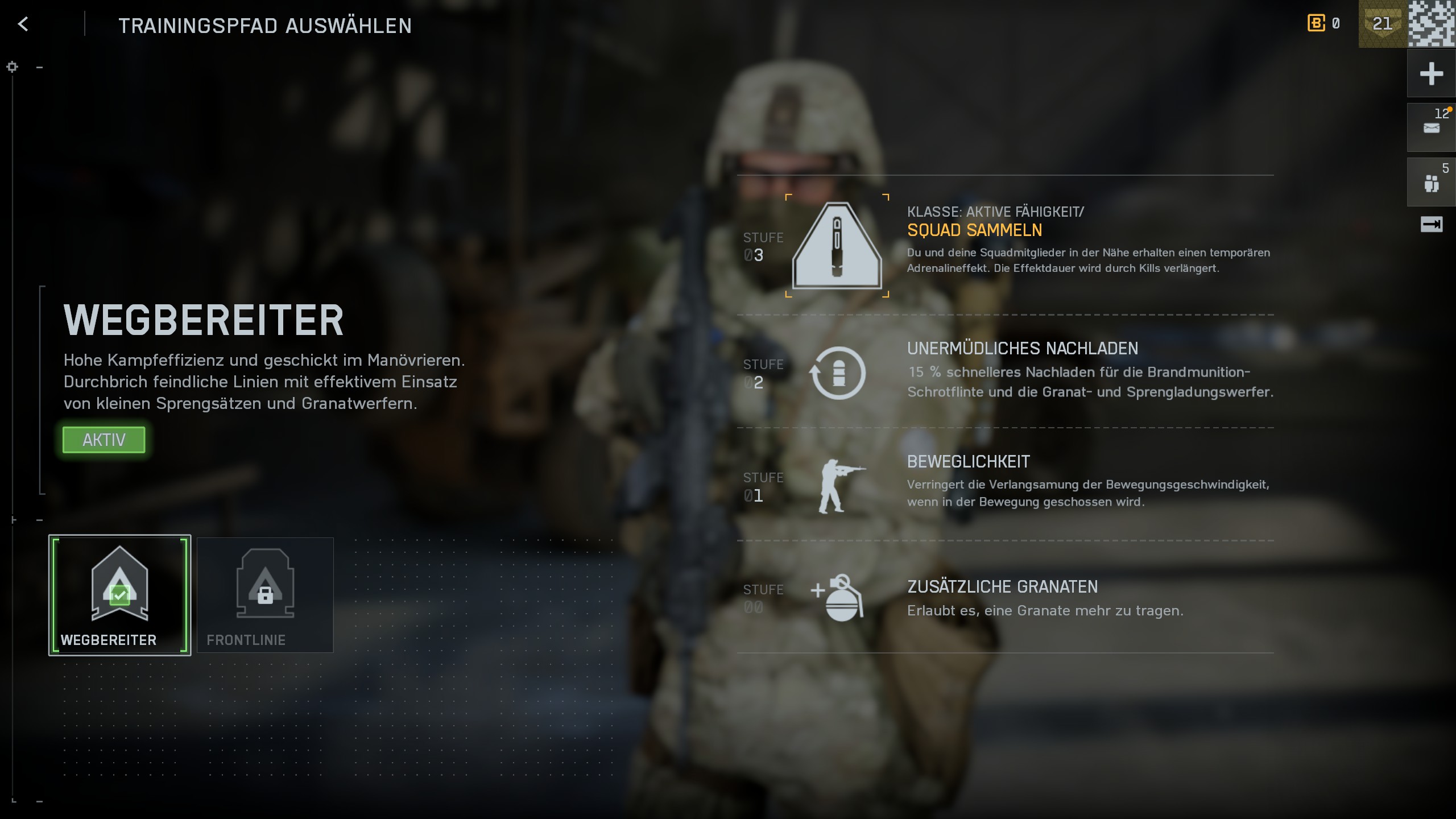Go back using the top-left arrow
The width and height of the screenshot is (1456, 819).
23,24
